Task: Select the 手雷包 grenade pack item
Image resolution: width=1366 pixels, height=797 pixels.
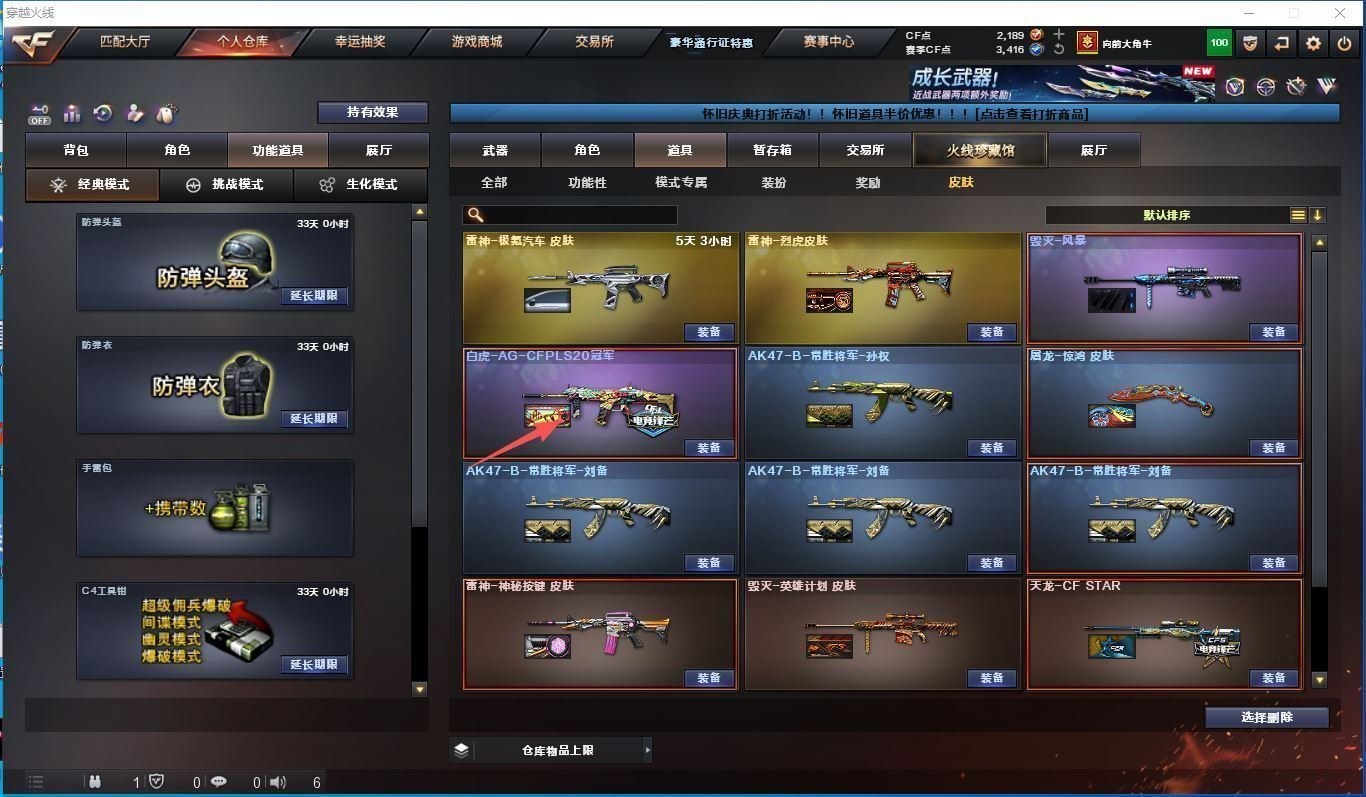Action: point(214,508)
